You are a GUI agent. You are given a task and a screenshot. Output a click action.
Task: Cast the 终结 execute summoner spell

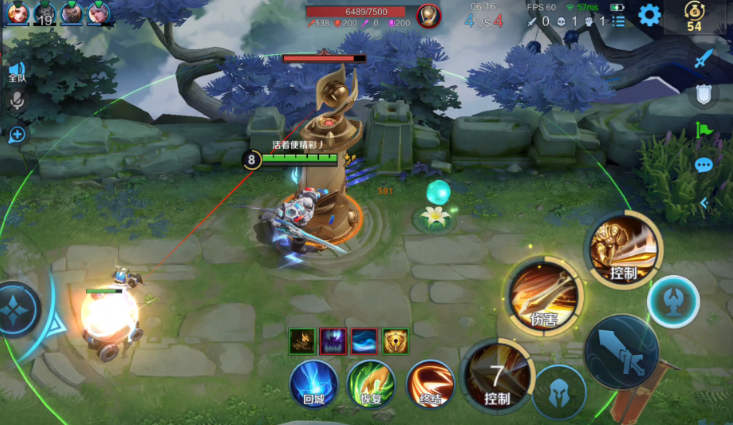pos(430,382)
